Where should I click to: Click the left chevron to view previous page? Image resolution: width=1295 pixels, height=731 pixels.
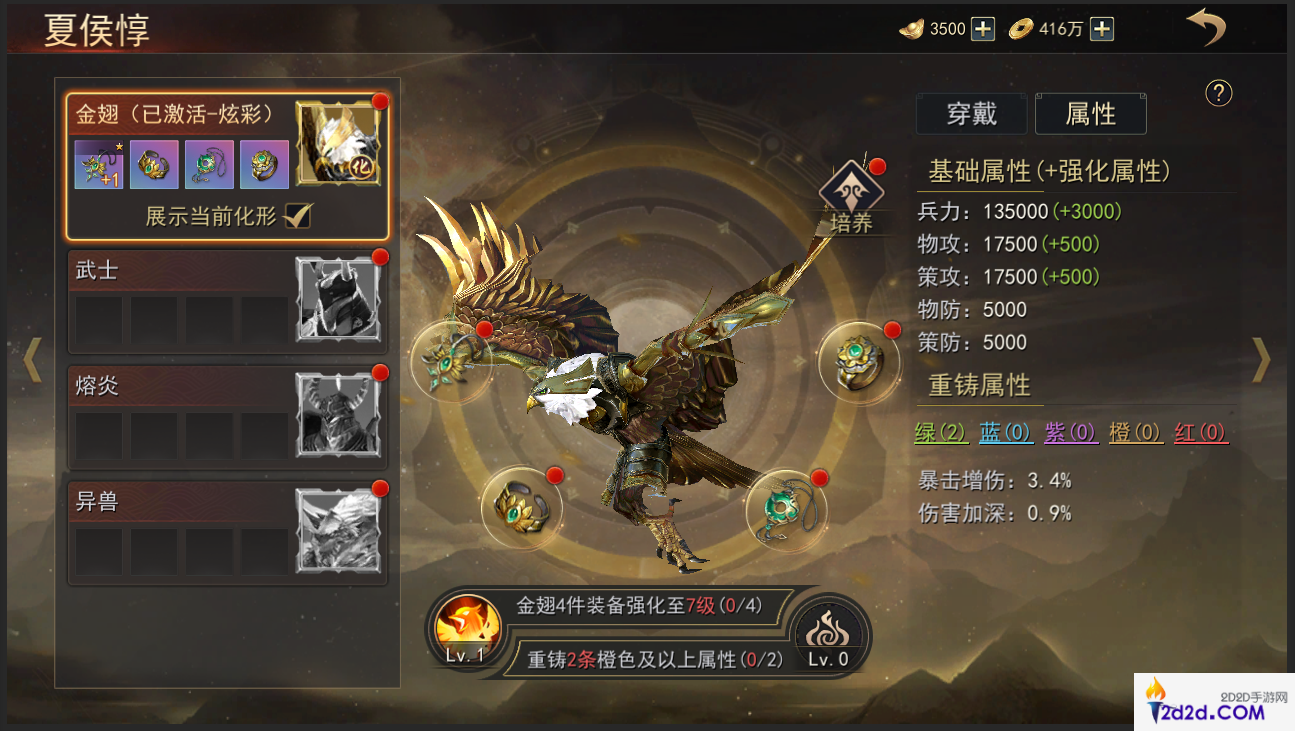[33, 360]
